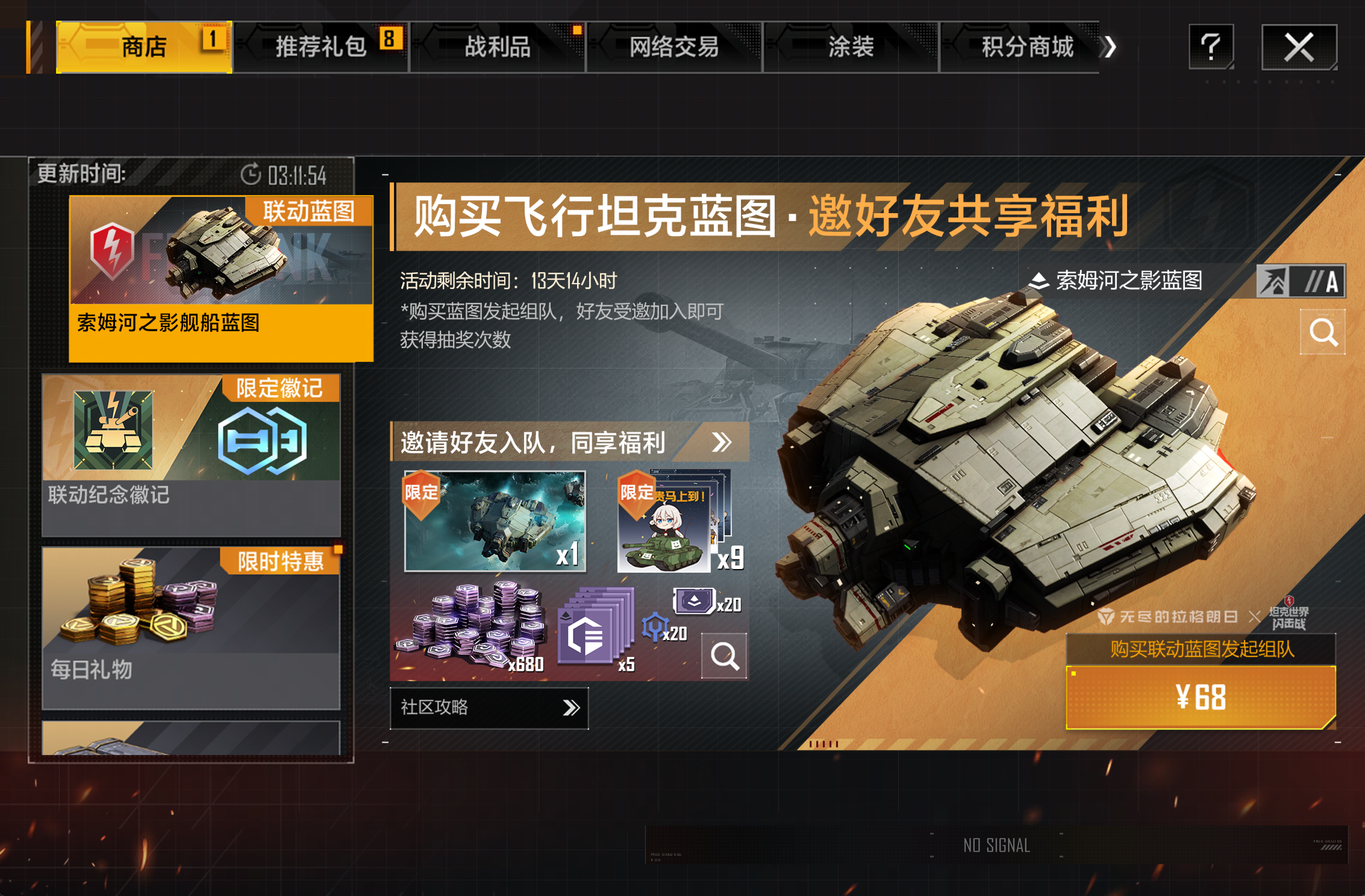Open the 每日礼物 entry

coord(191,628)
